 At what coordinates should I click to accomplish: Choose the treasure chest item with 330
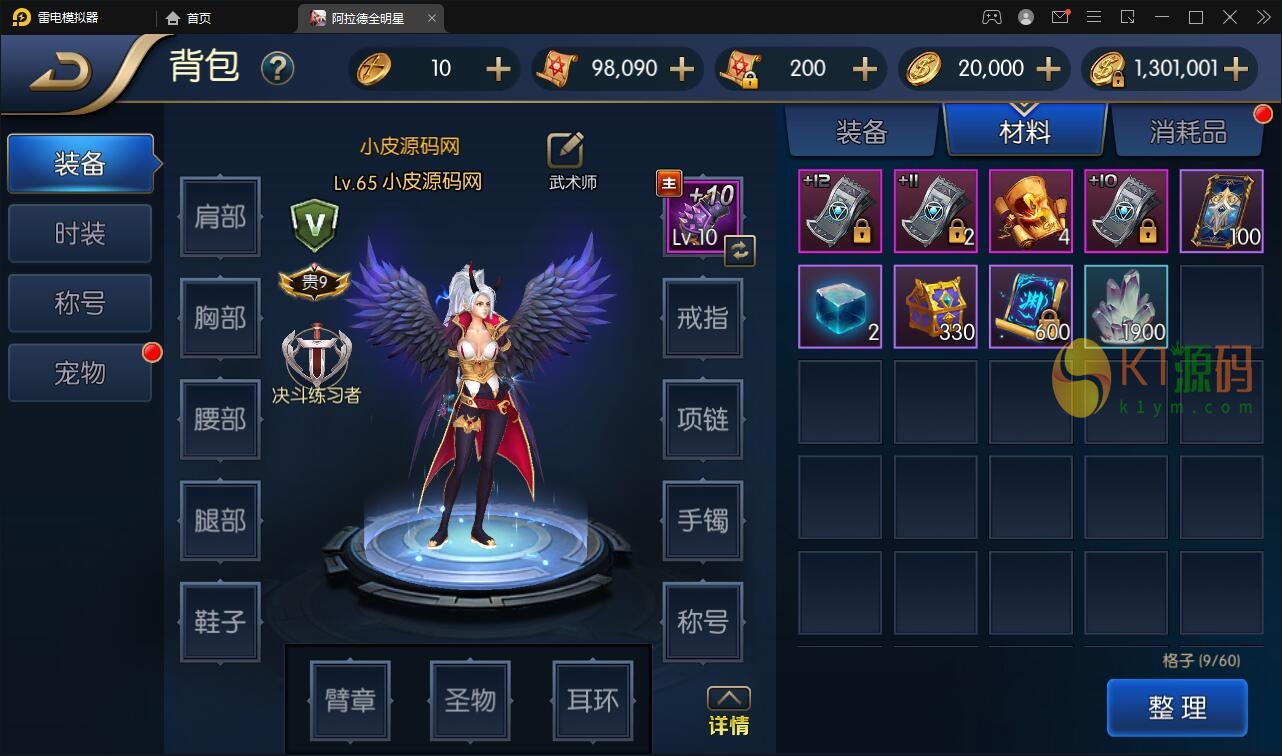935,306
